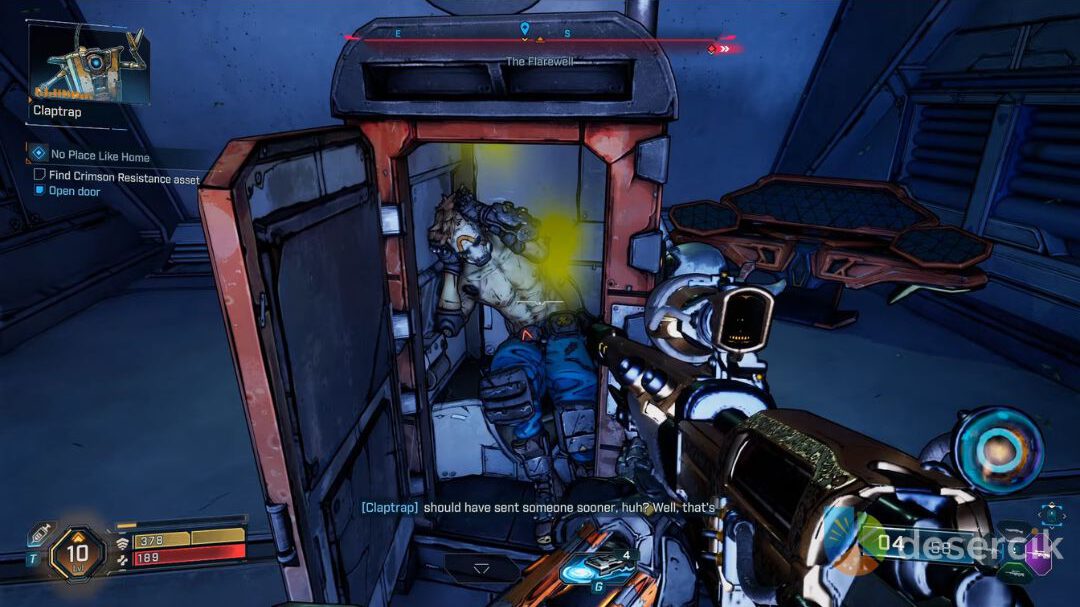Tick the Find Crimson Resistance asset checkbox

pos(40,175)
